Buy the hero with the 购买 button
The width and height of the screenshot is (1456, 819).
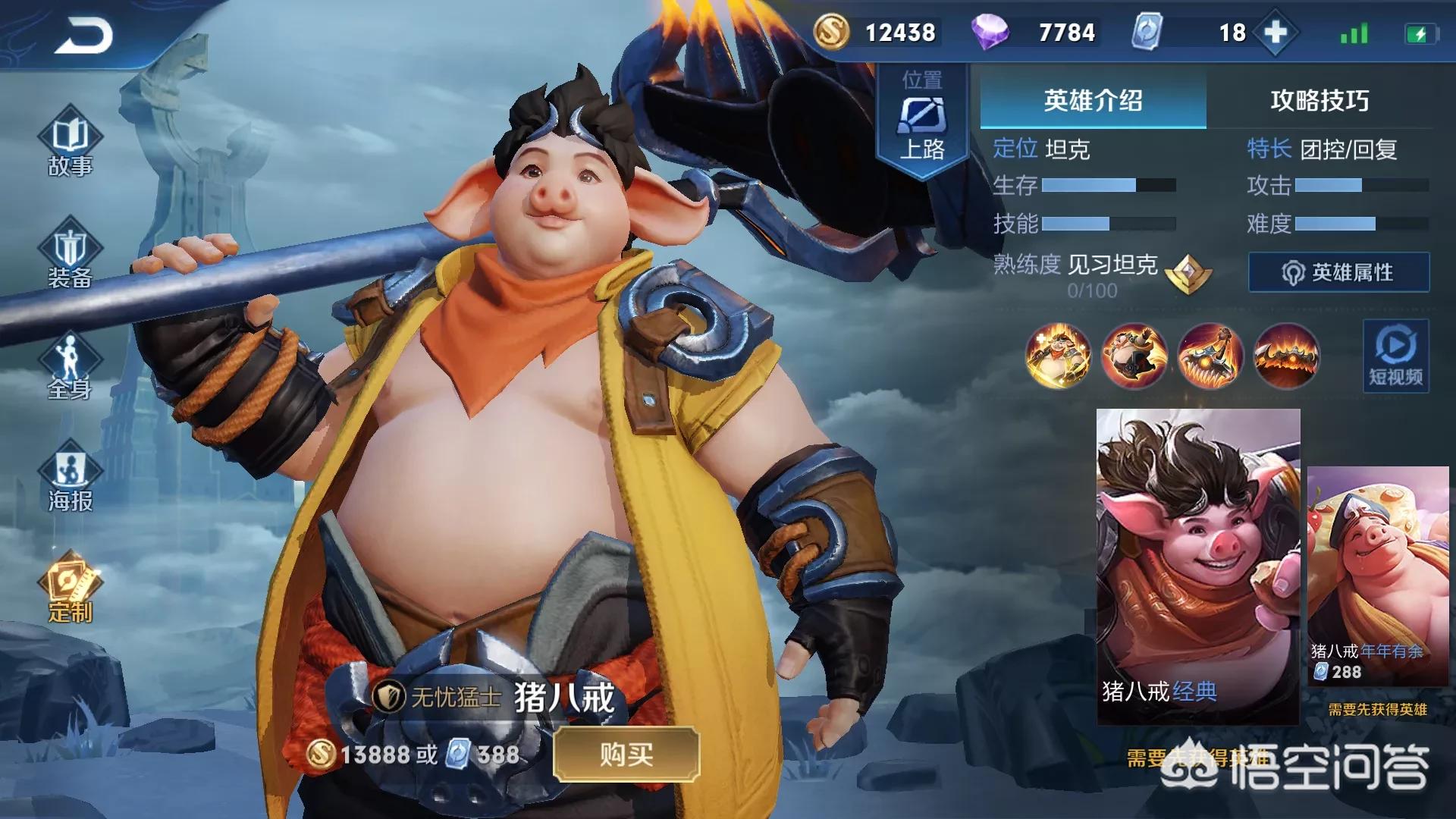626,754
